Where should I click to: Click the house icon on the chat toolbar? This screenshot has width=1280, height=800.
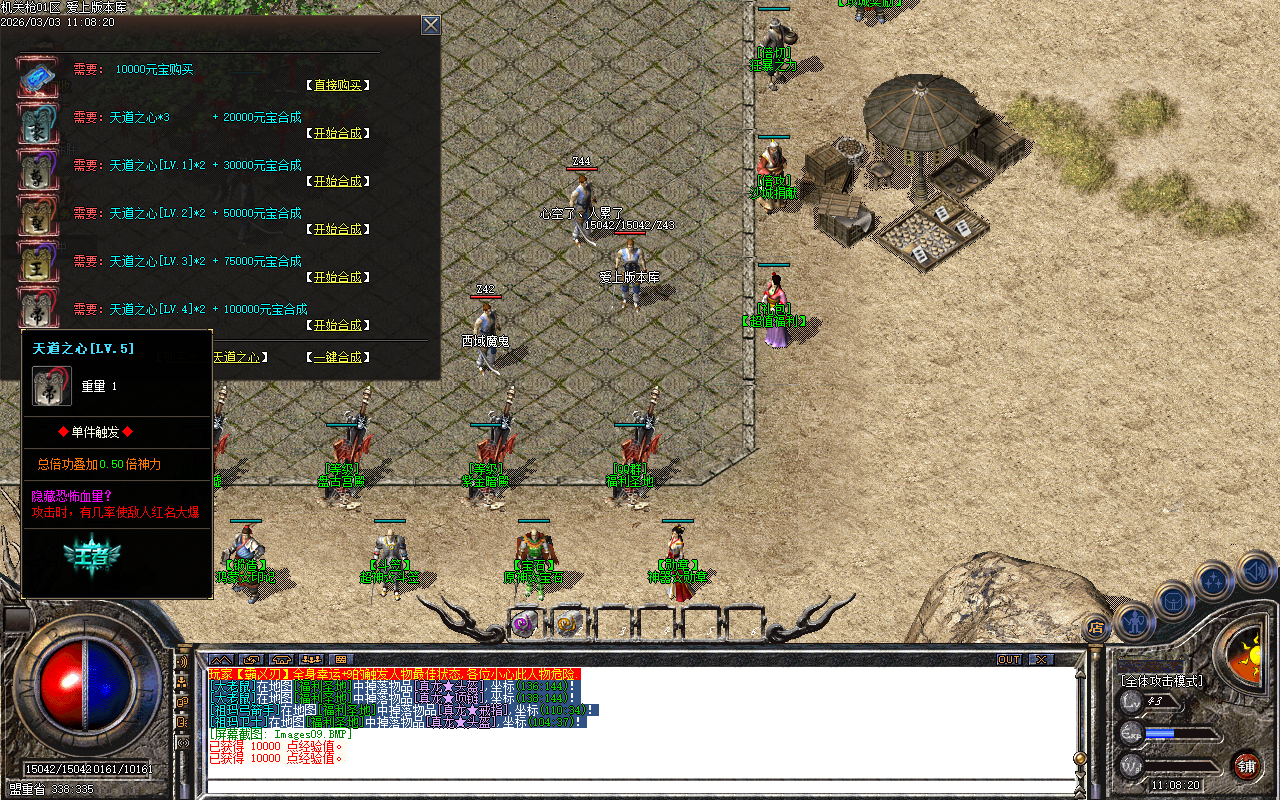(280, 661)
